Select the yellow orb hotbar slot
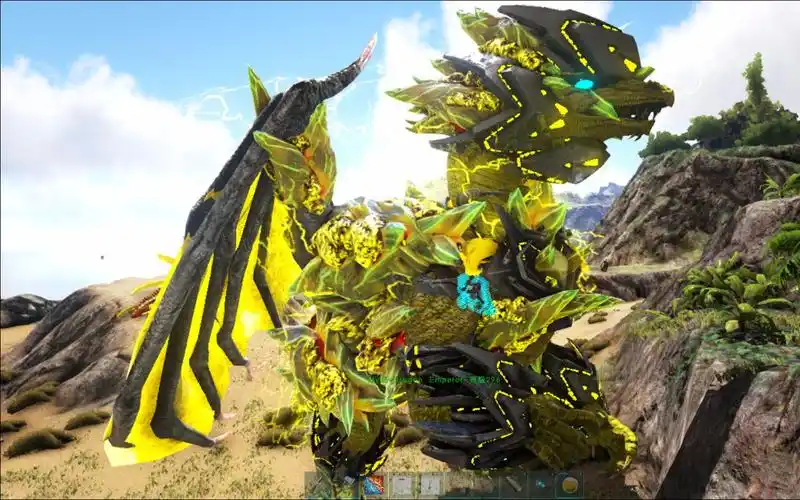Image resolution: width=800 pixels, height=500 pixels. click(x=569, y=485)
